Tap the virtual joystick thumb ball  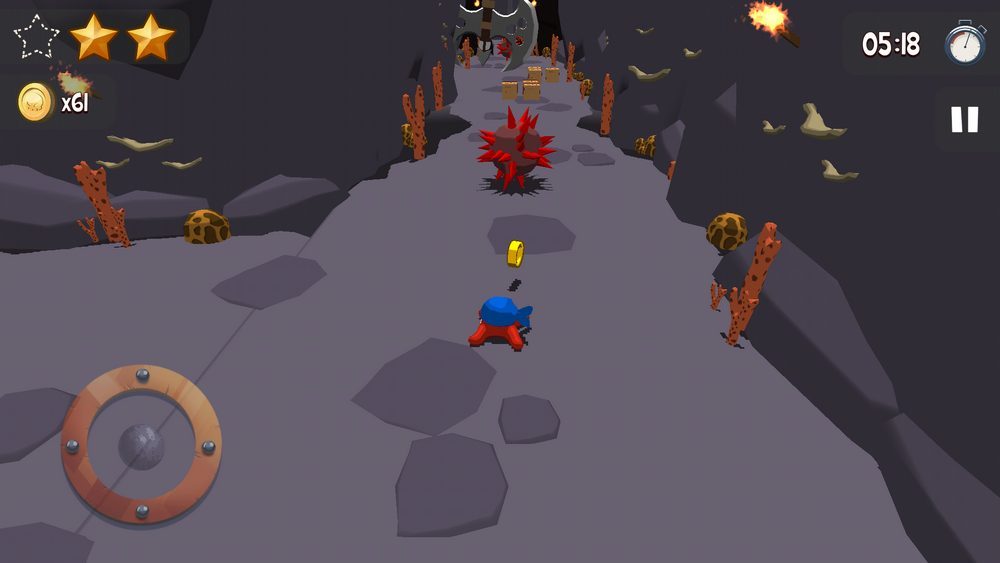141,446
